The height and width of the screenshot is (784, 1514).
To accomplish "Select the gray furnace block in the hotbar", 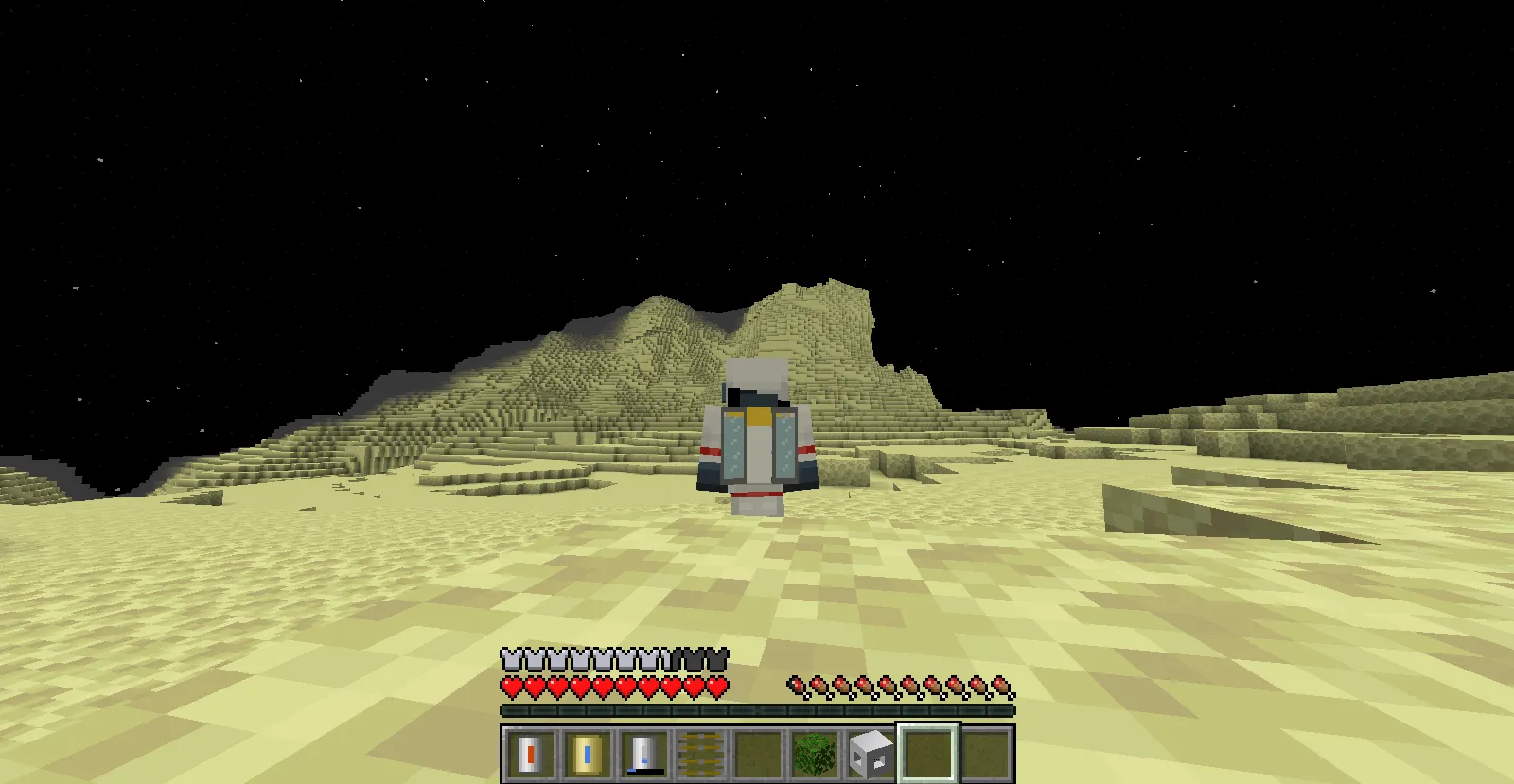I will tap(871, 752).
